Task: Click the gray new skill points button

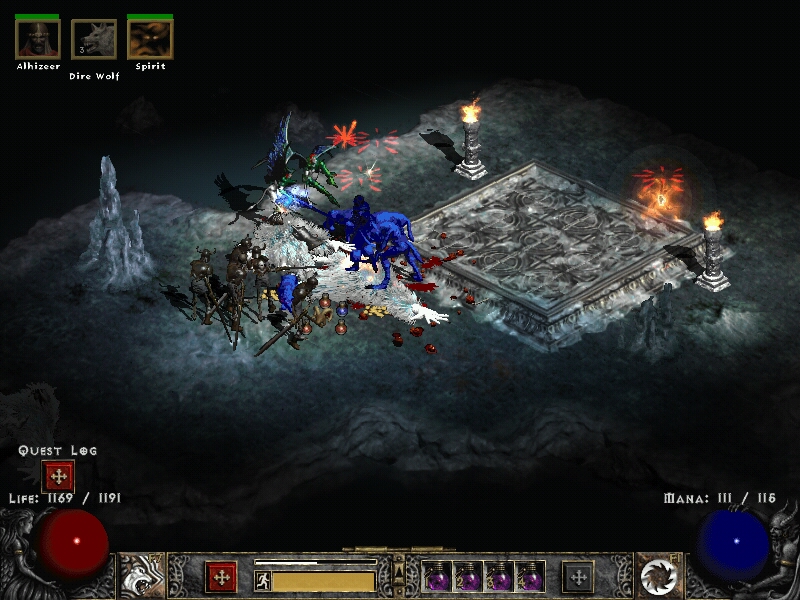Action: [x=578, y=577]
